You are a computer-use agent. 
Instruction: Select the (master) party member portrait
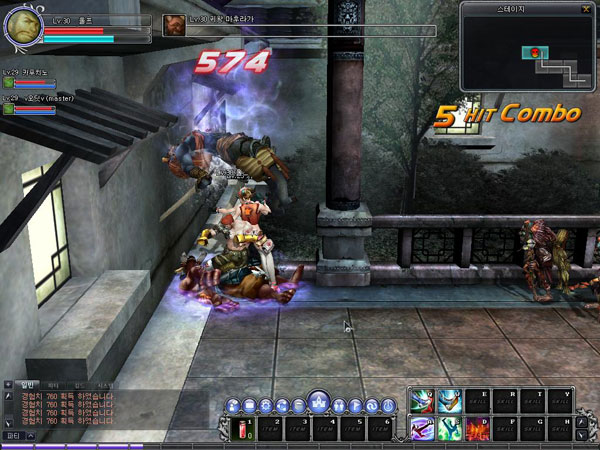(x=8, y=109)
